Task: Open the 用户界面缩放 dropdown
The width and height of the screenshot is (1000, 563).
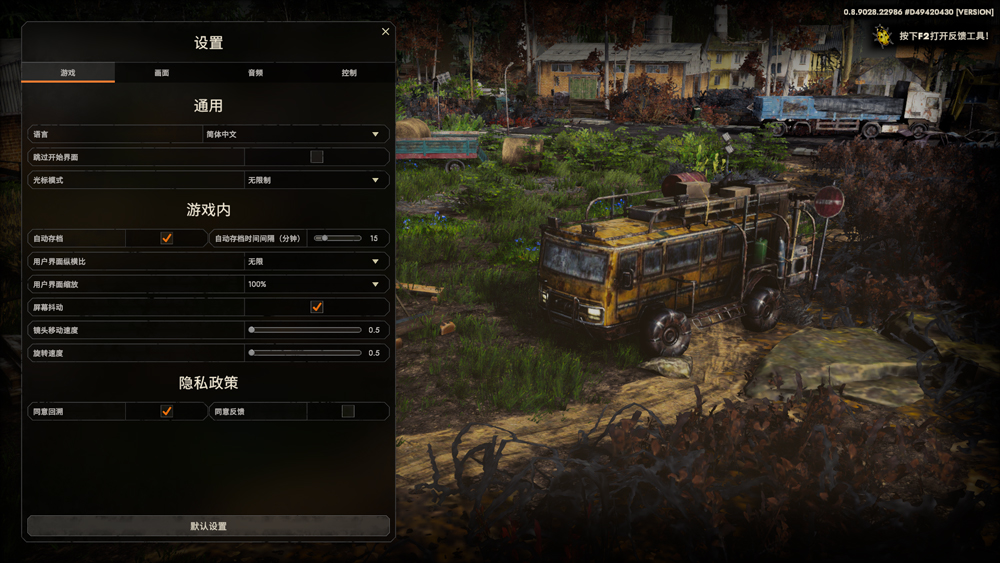Action: [316, 285]
